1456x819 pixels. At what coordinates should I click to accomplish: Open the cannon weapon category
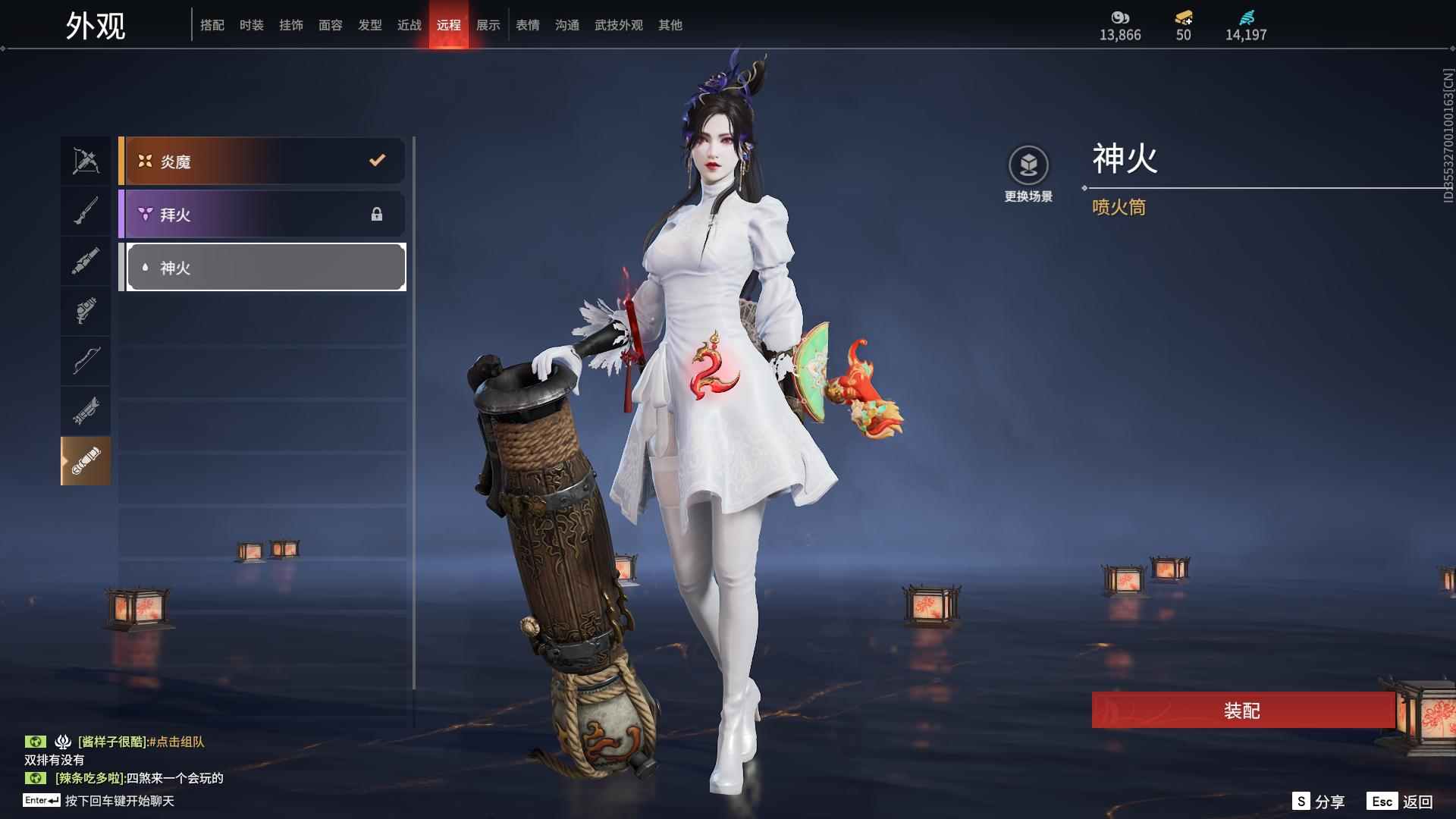pos(86,260)
